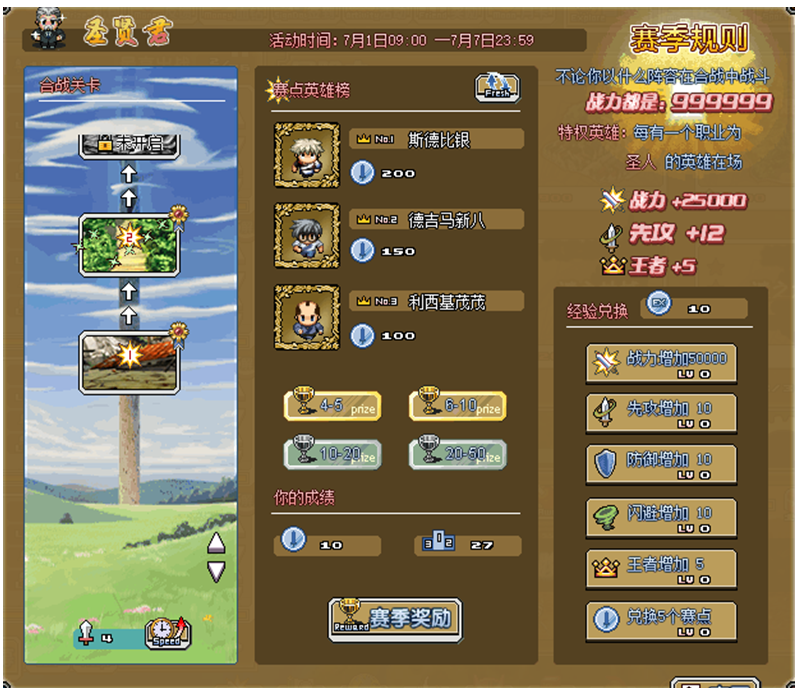View the 20-50 rank prize

click(x=457, y=454)
